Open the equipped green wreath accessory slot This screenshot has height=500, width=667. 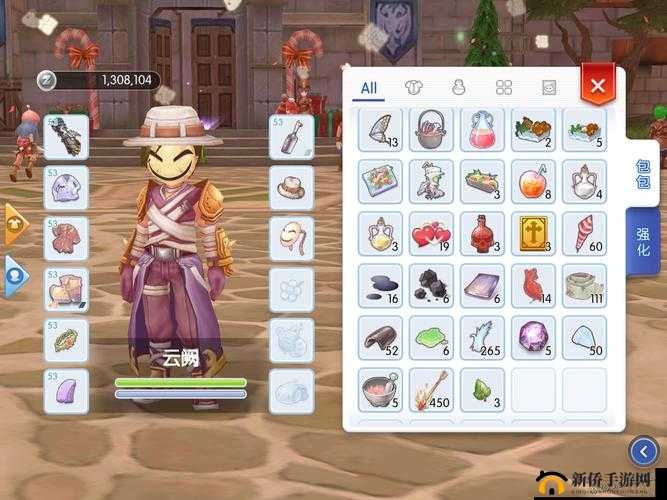coord(66,340)
